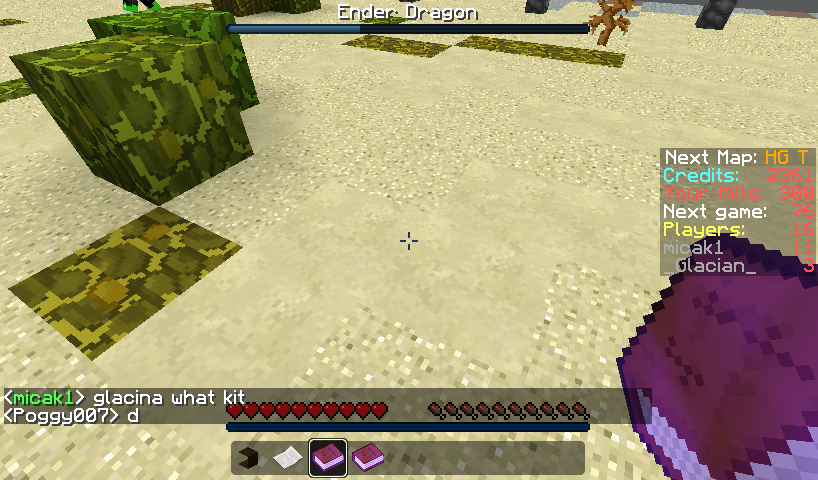Choose the unhighlighted pink book slot
The width and height of the screenshot is (818, 480).
click(x=367, y=458)
